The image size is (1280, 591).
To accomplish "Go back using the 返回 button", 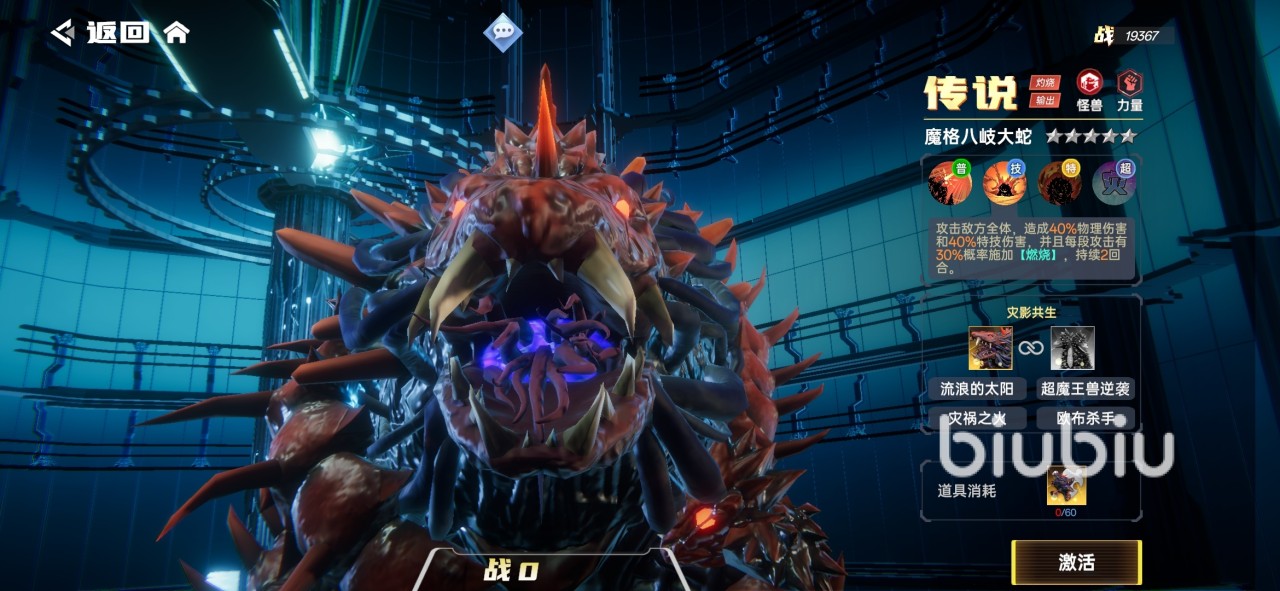I will (x=100, y=32).
